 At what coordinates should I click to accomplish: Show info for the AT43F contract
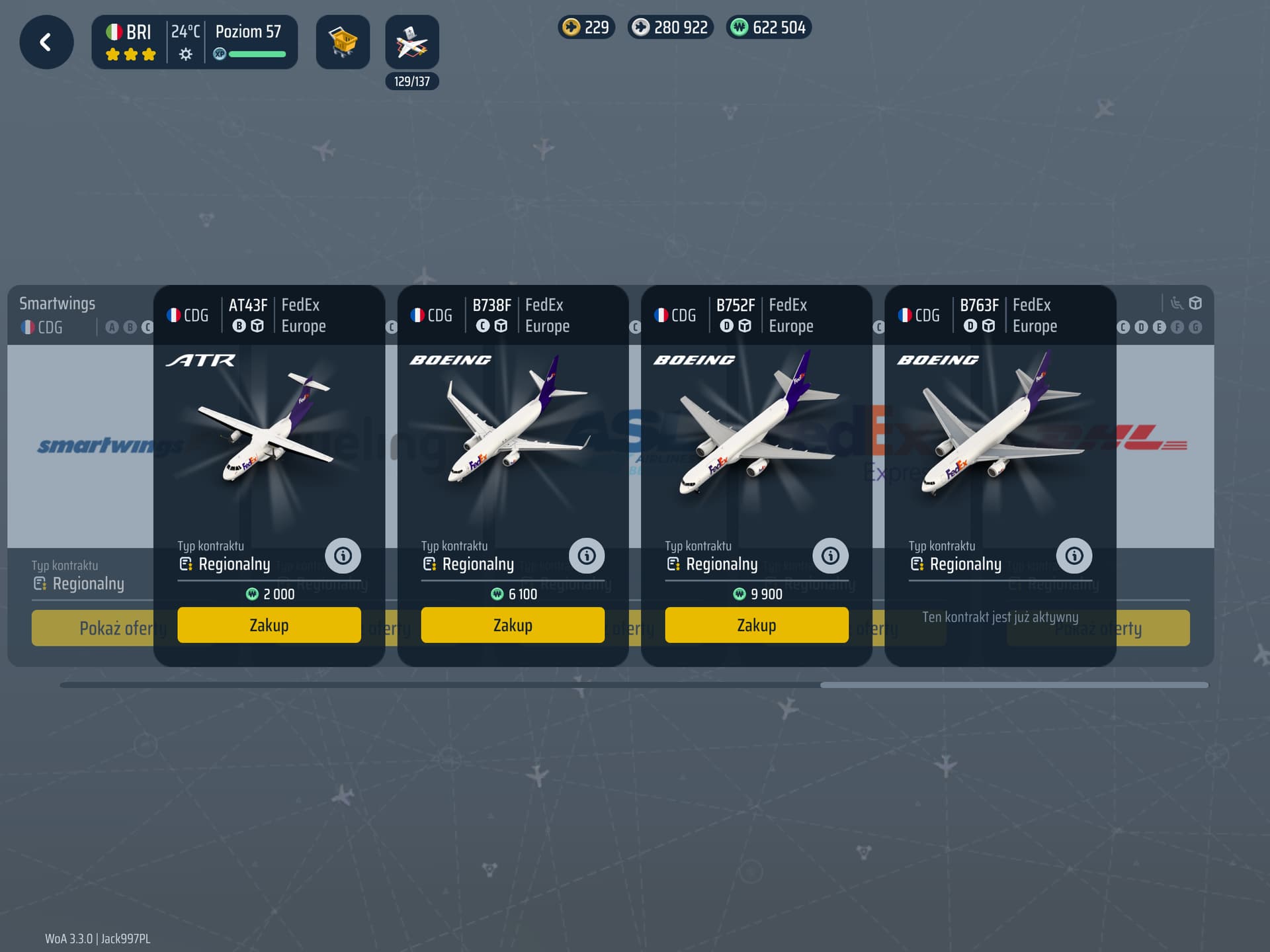coord(343,556)
